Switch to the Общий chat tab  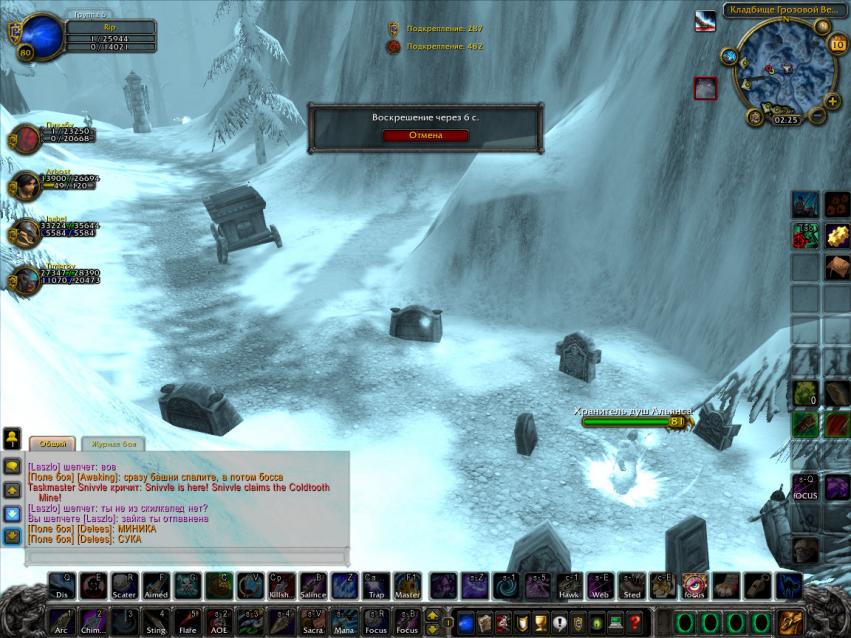[51, 443]
